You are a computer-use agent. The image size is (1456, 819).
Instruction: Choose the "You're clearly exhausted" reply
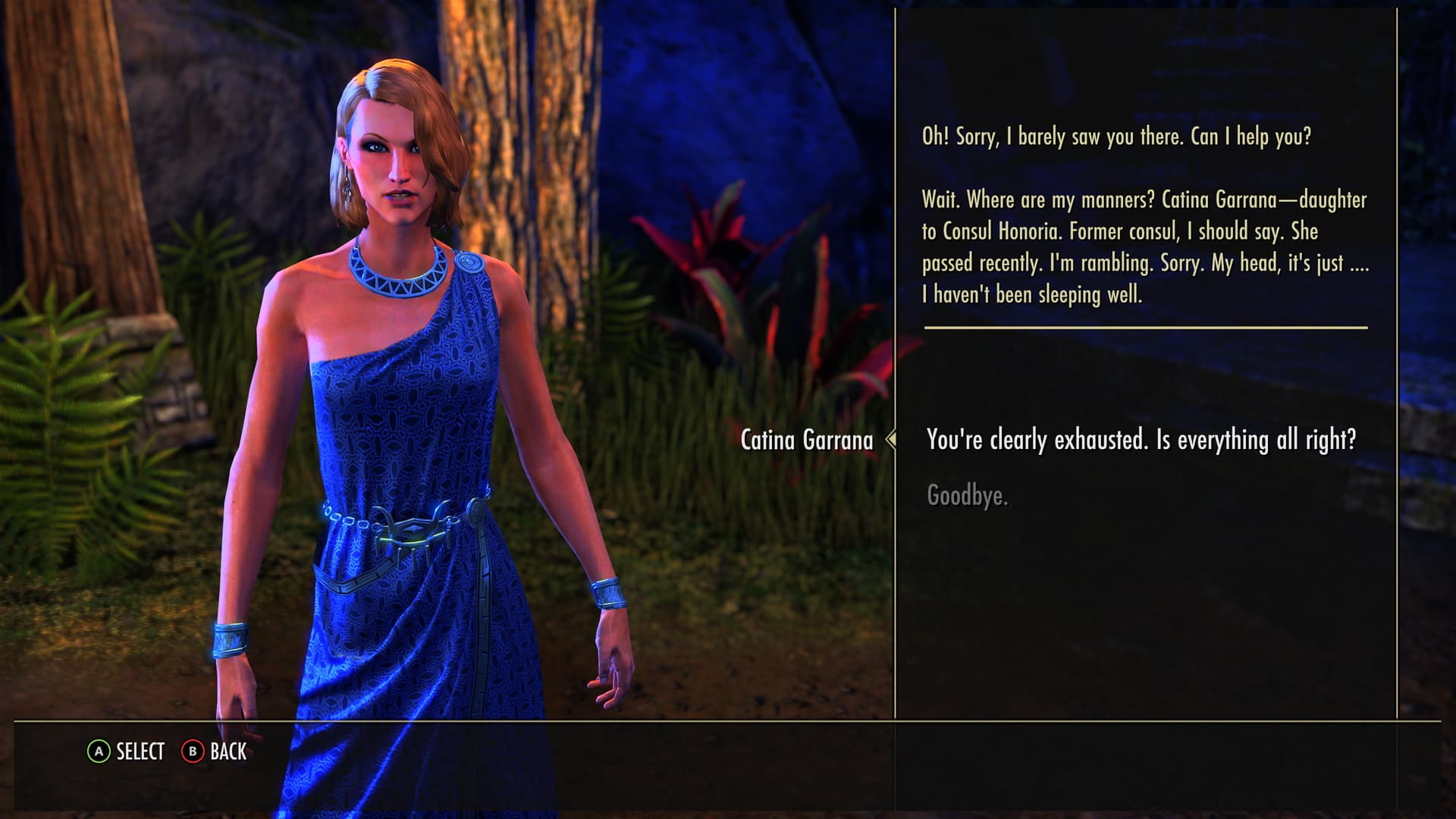pyautogui.click(x=1141, y=440)
